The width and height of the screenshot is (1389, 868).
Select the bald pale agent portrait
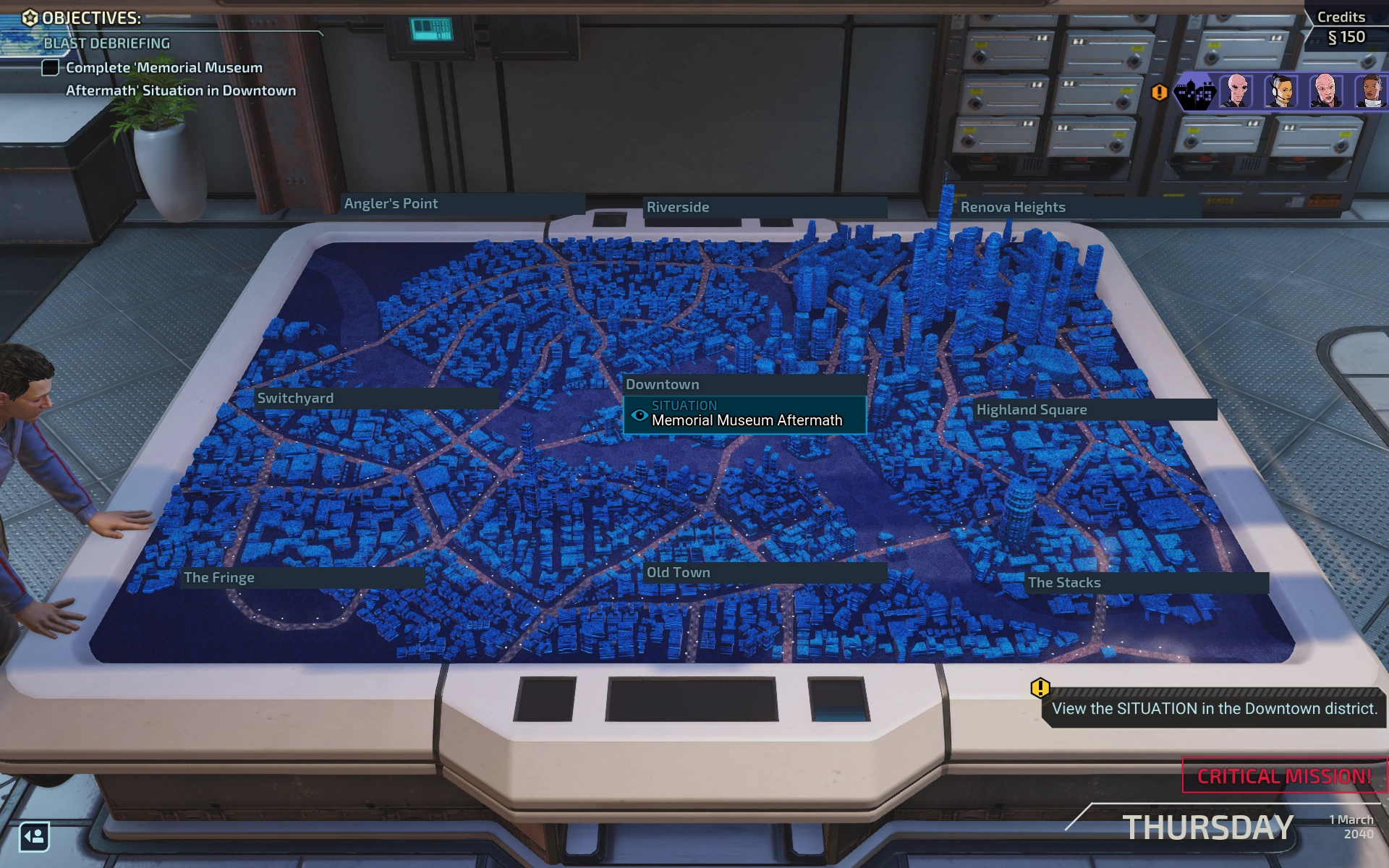[x=1325, y=92]
